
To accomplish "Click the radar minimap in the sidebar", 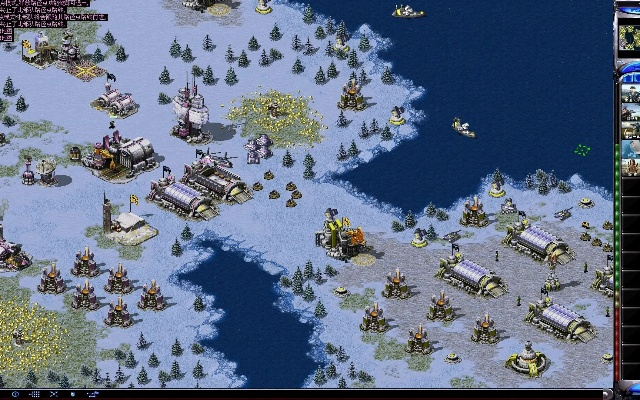I will [630, 35].
